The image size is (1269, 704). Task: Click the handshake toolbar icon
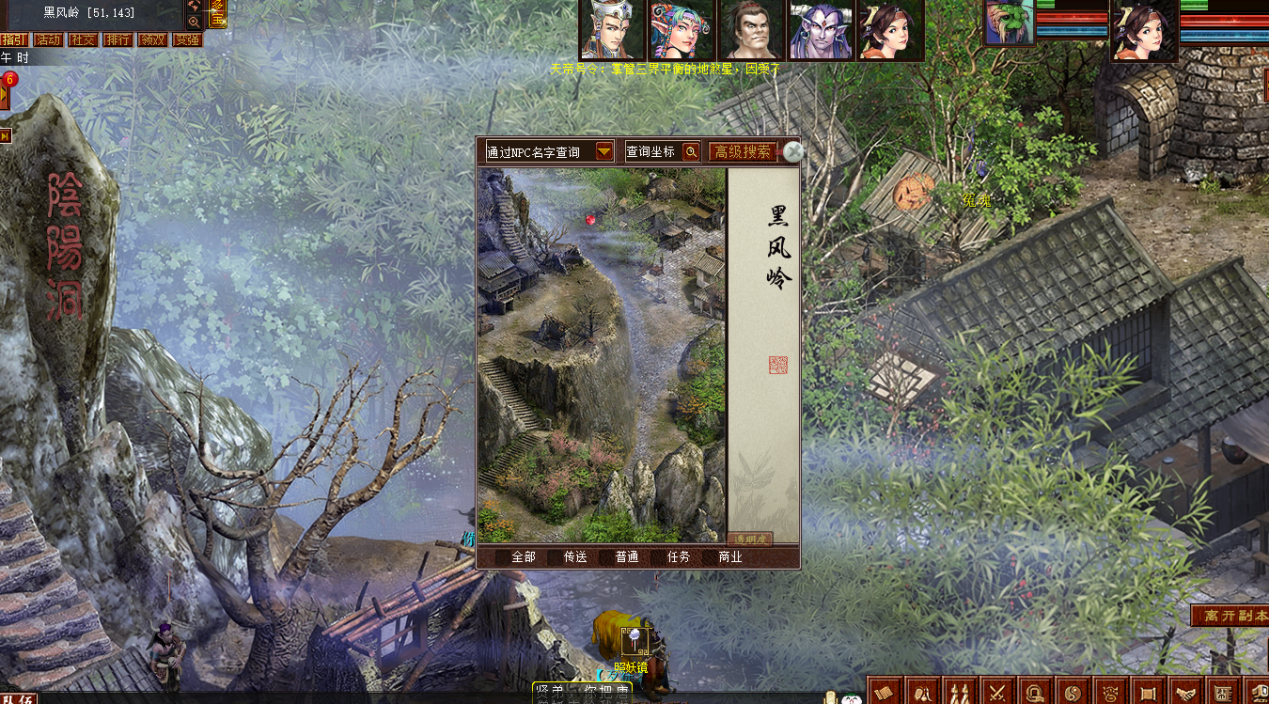pos(1185,691)
